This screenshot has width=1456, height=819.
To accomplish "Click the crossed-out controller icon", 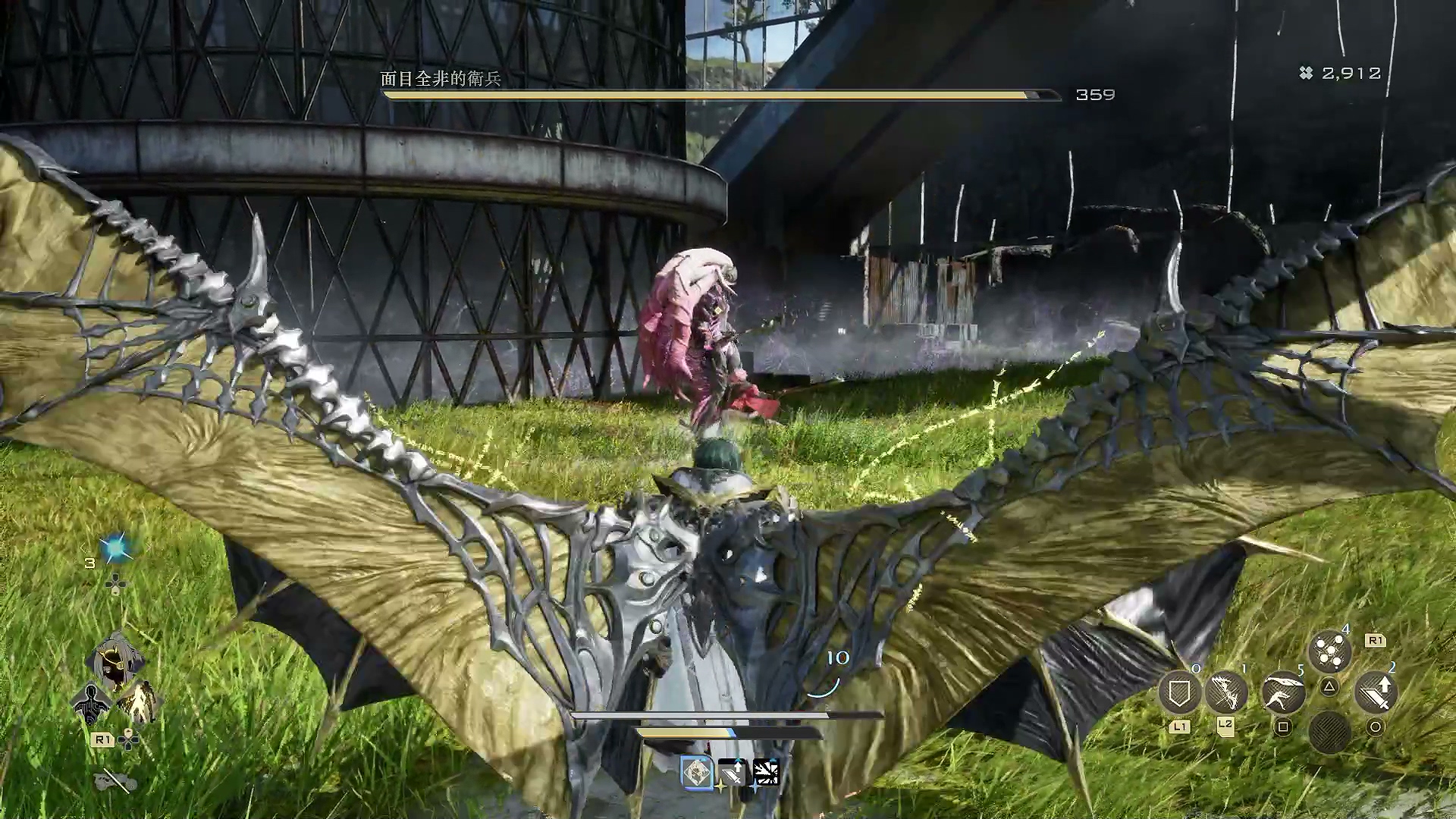I will click(x=116, y=780).
